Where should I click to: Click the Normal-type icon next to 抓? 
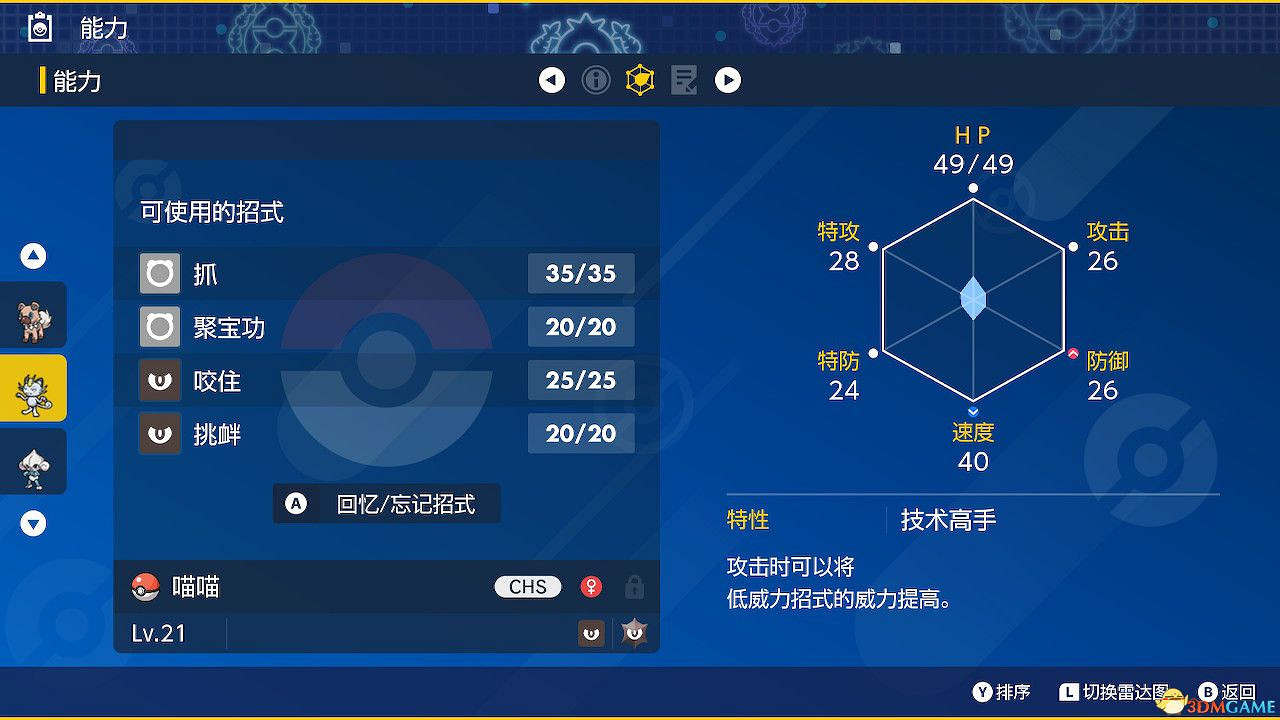[x=159, y=273]
